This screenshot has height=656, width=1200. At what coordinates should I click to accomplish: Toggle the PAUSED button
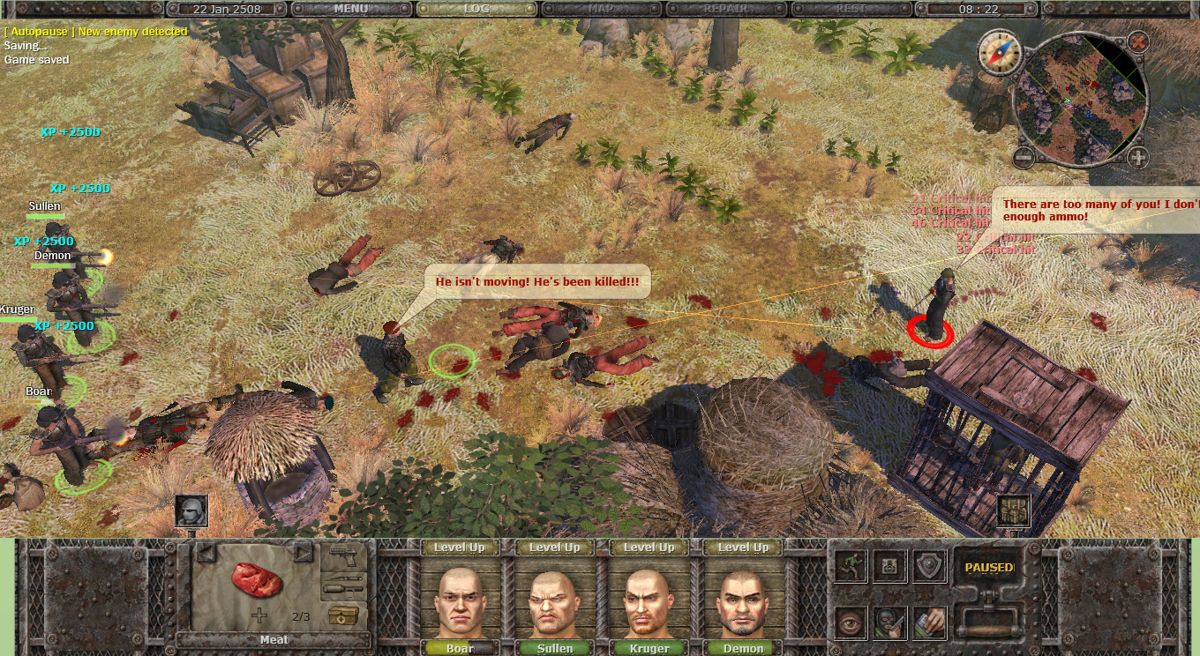(x=988, y=568)
